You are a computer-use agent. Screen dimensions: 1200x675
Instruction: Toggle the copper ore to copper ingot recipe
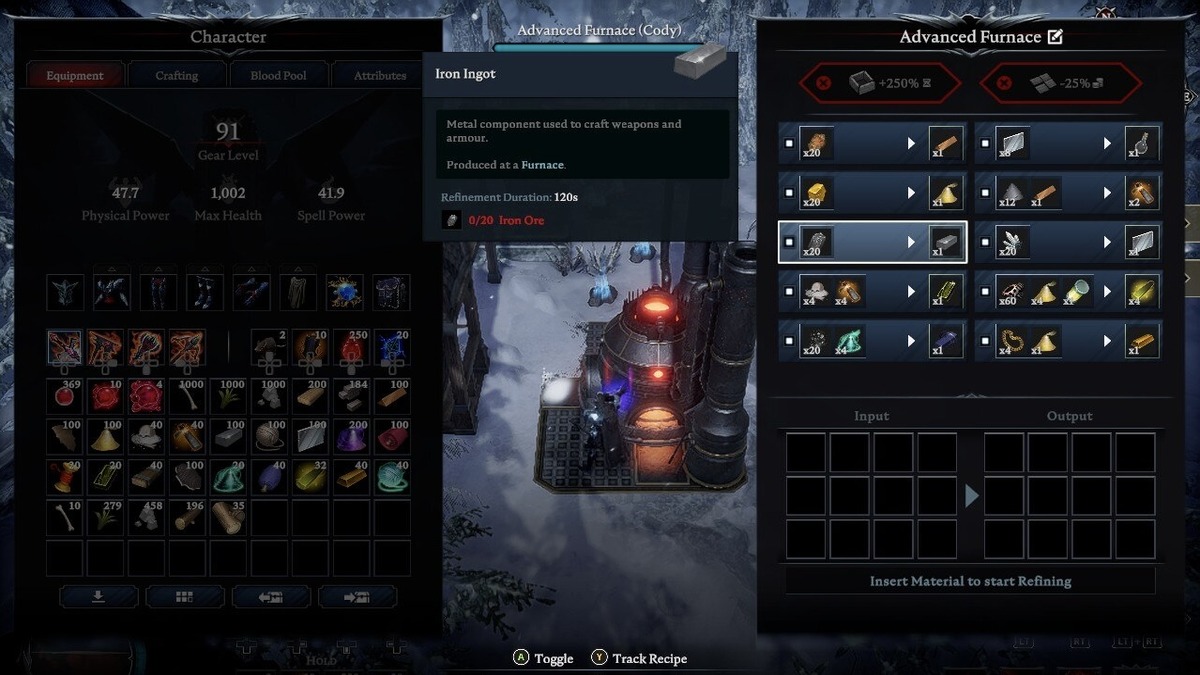[x=789, y=144]
